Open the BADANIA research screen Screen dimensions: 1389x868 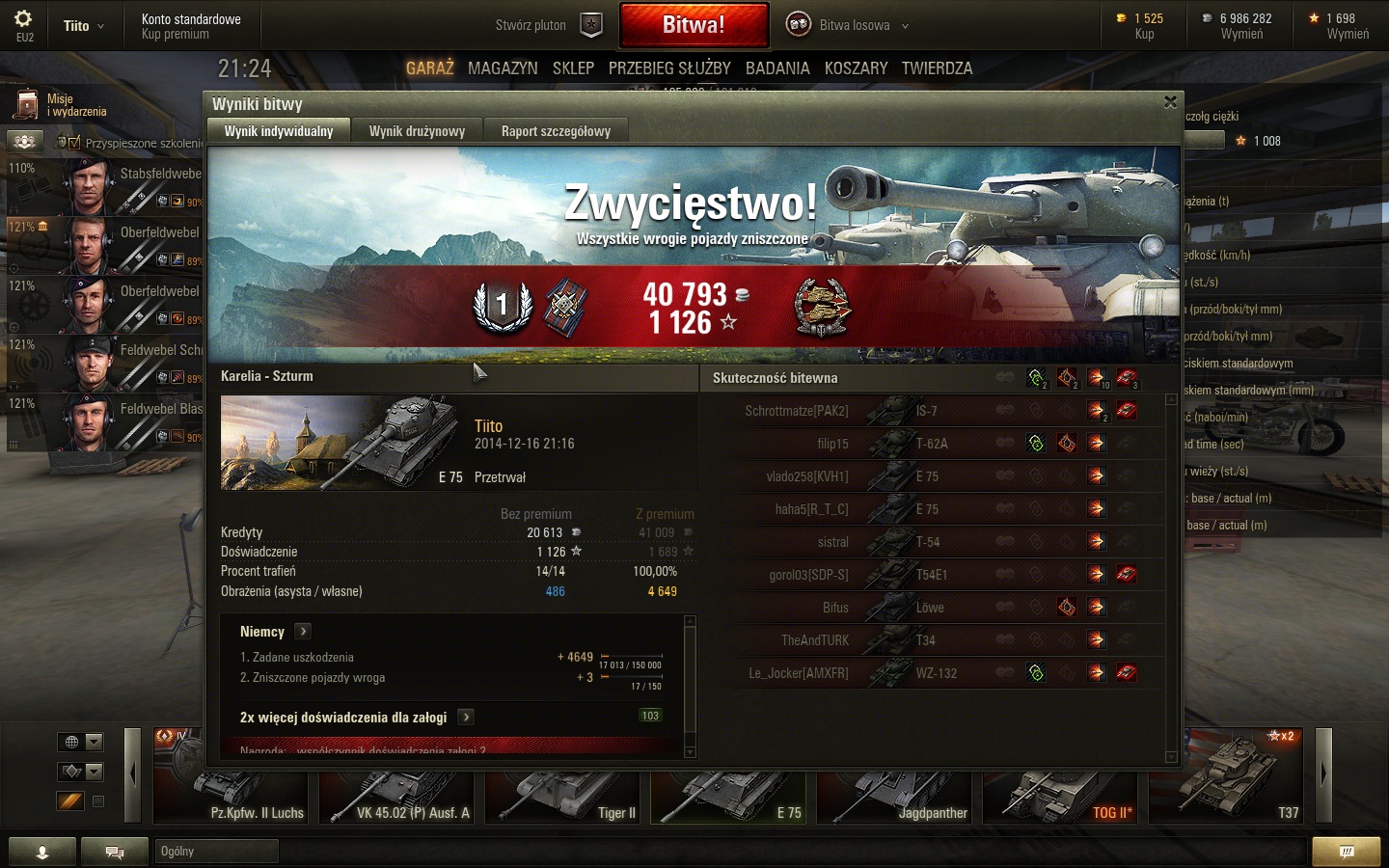(777, 68)
